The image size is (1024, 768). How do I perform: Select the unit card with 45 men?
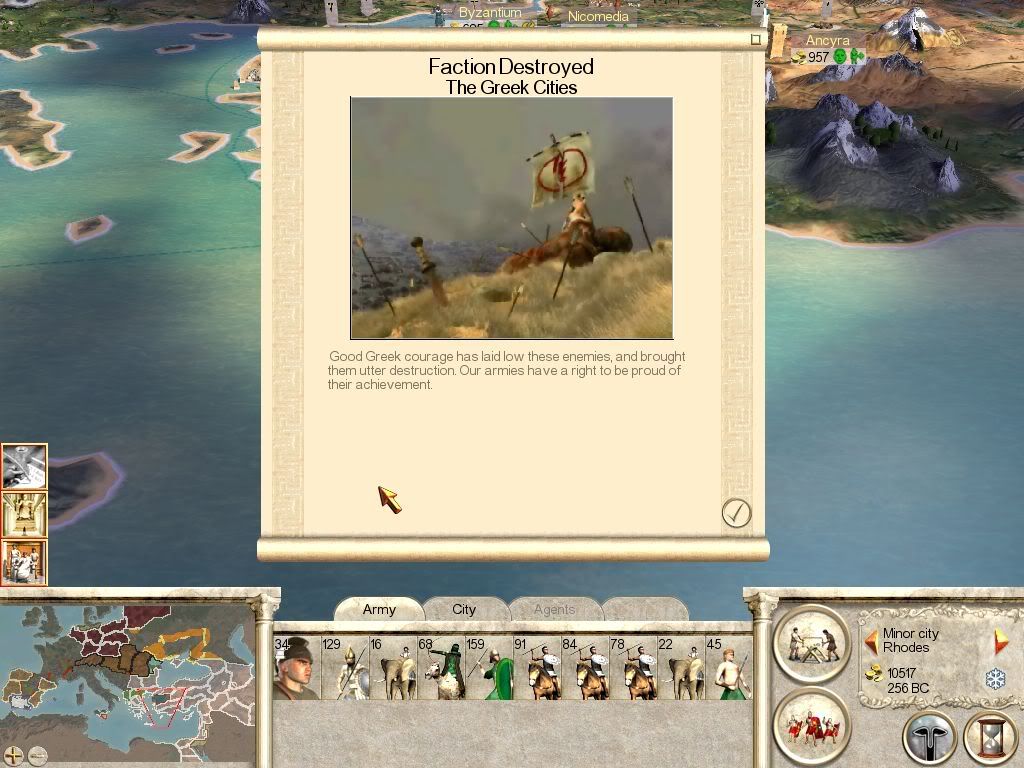[x=728, y=667]
